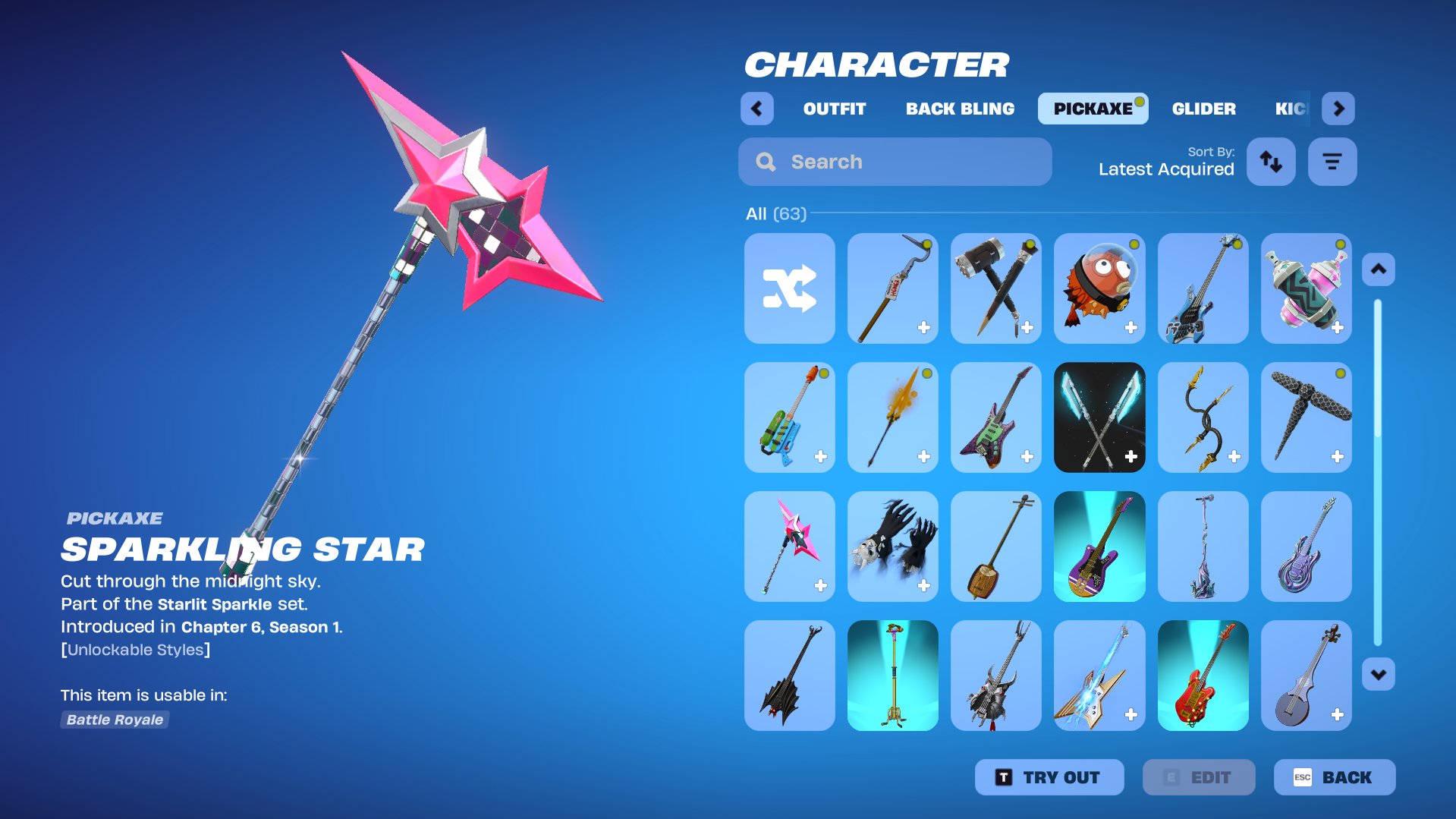
Task: Select the spray can pickaxe thumbnail
Action: tap(1306, 288)
